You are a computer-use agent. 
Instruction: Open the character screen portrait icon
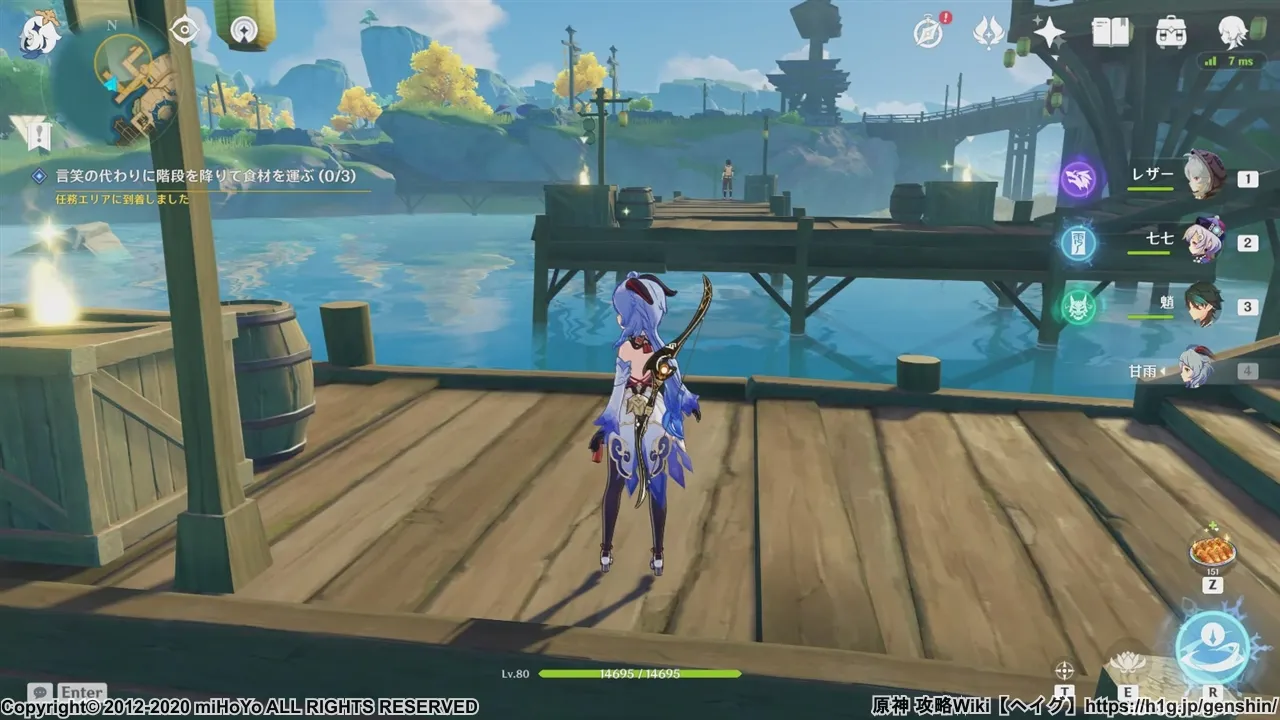[1232, 33]
